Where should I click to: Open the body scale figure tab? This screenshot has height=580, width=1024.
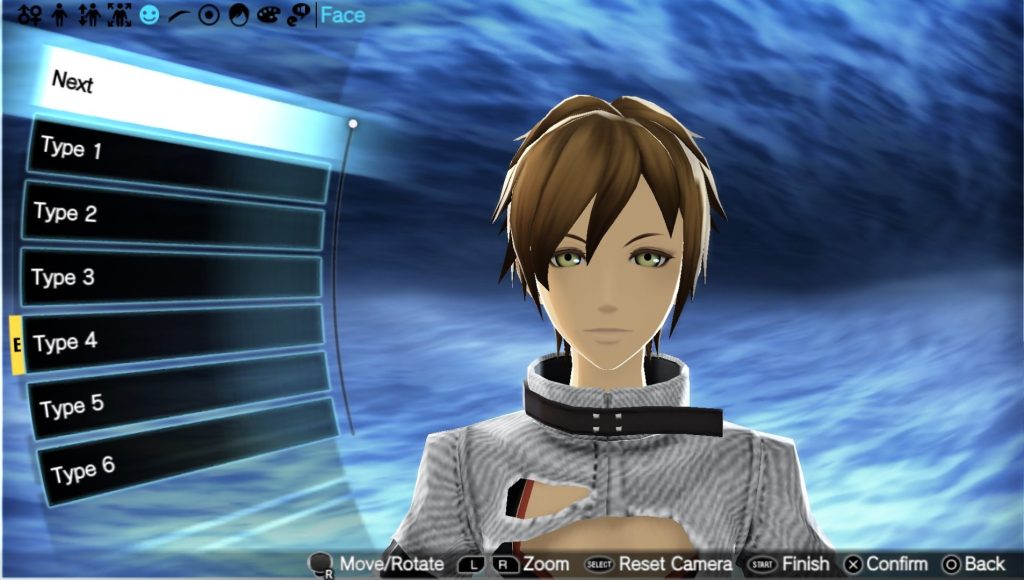119,15
